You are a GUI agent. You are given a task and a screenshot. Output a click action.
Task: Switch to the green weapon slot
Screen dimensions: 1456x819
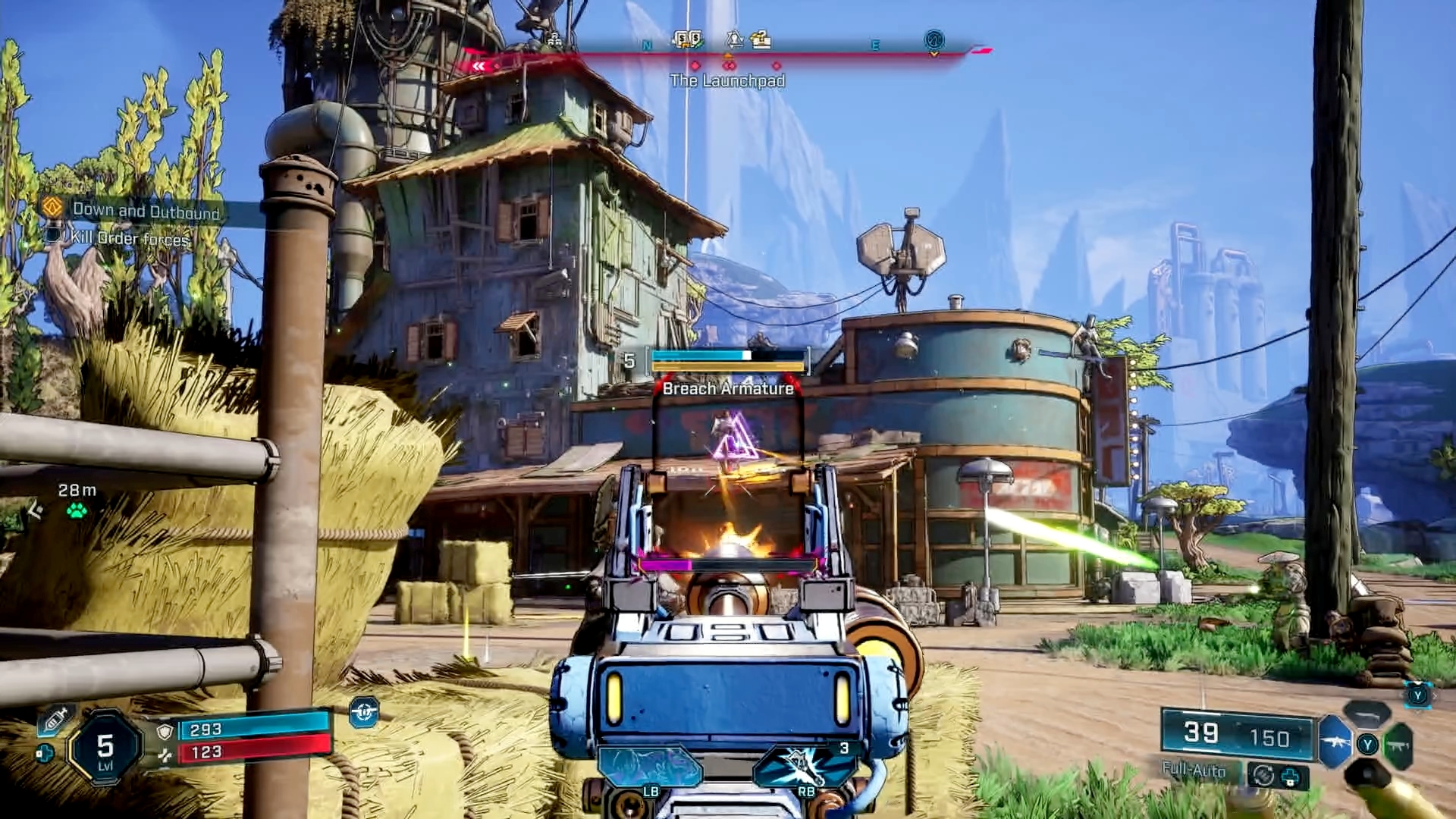[1398, 746]
